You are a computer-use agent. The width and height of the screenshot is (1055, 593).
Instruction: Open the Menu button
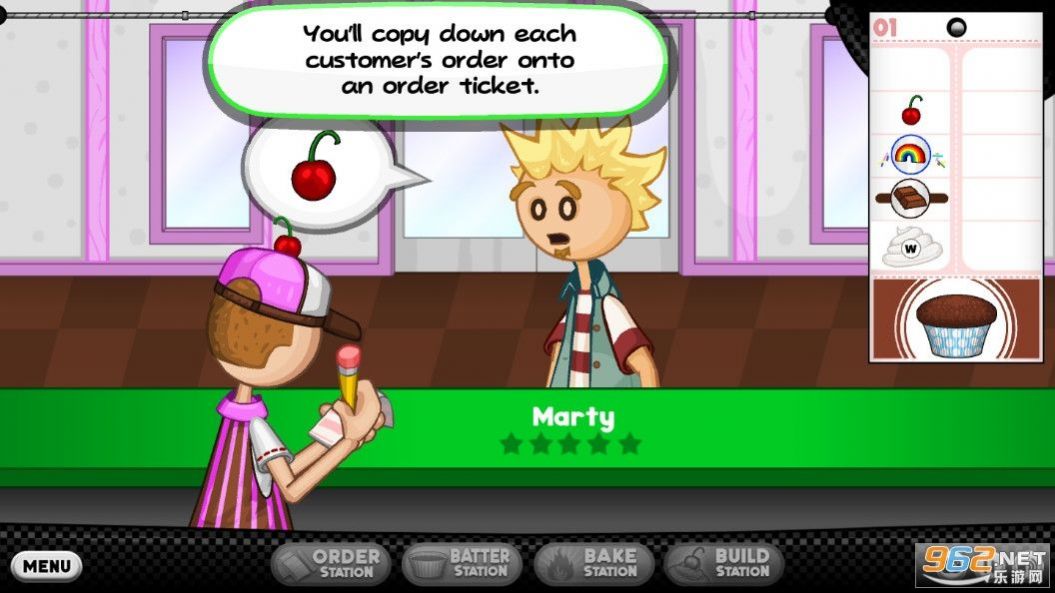click(46, 565)
